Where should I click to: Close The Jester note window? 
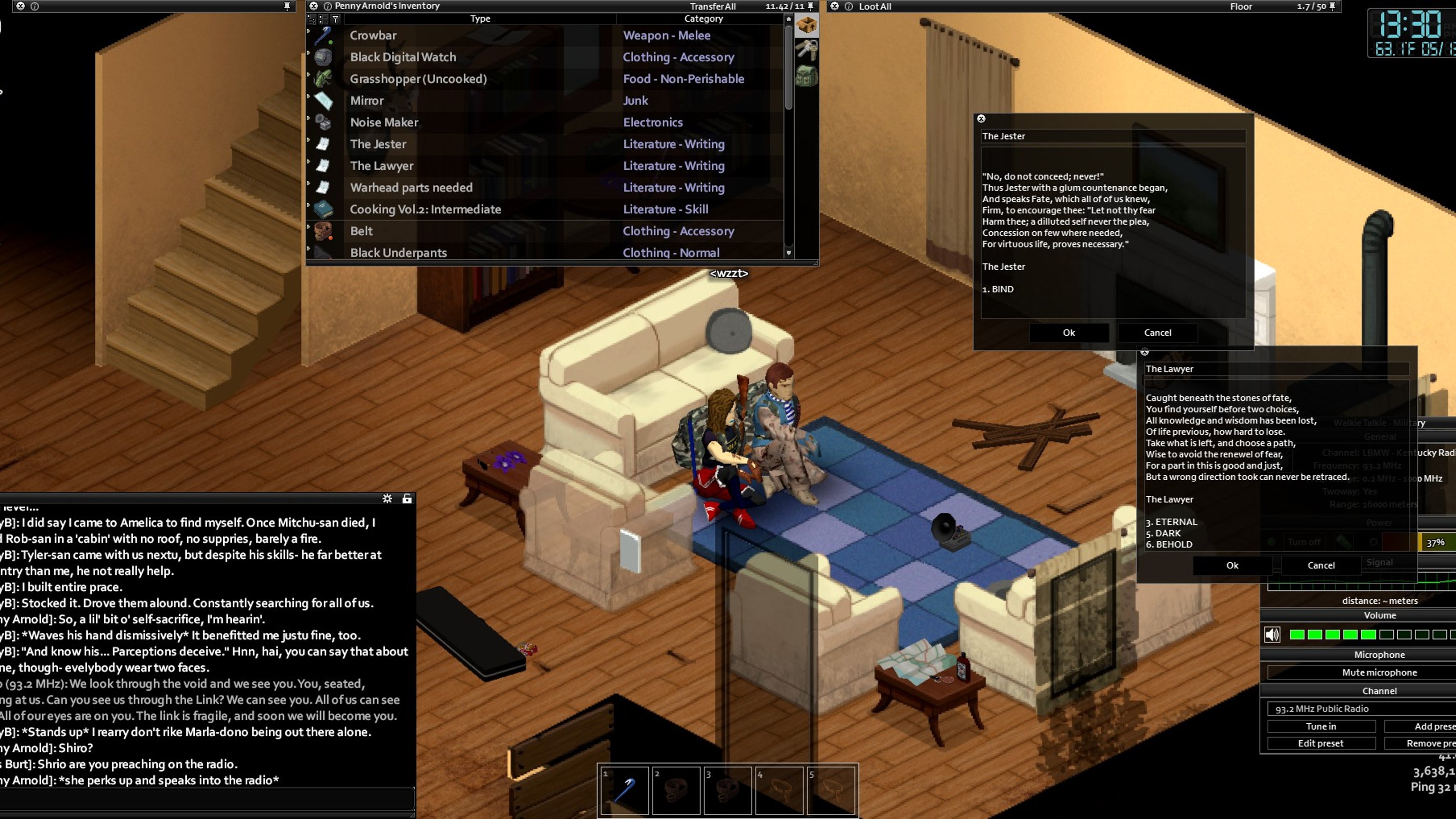[981, 118]
